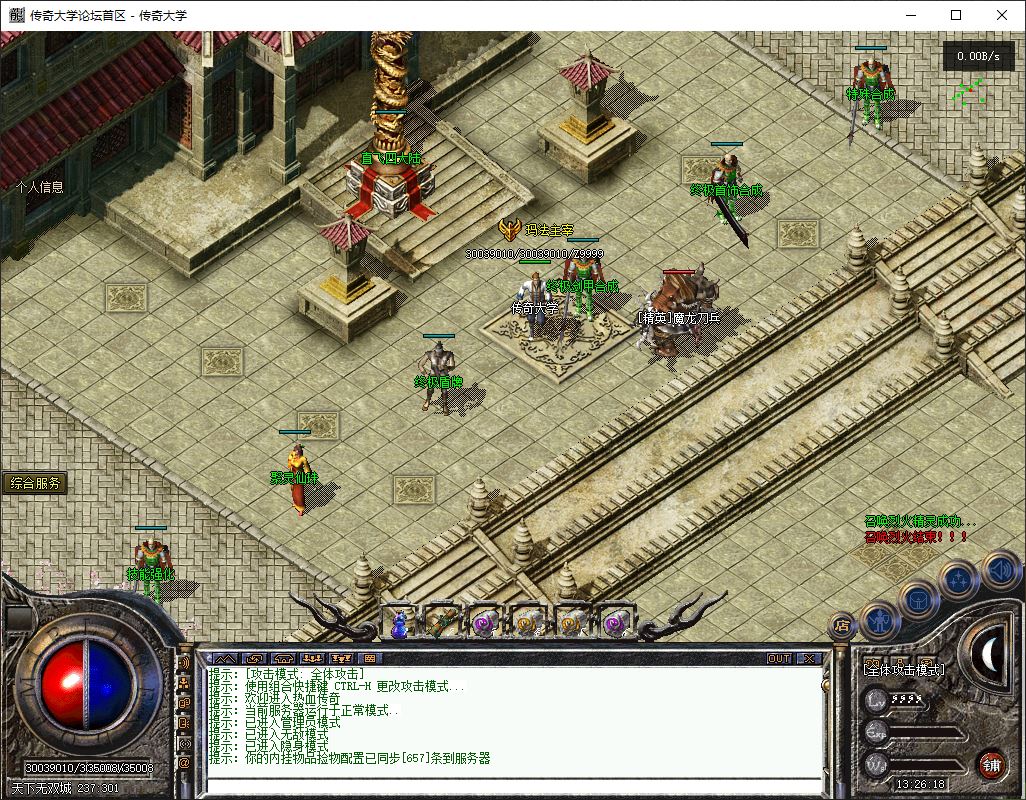The image size is (1026, 800).
Task: Open the bag round button
Action: tap(917, 600)
